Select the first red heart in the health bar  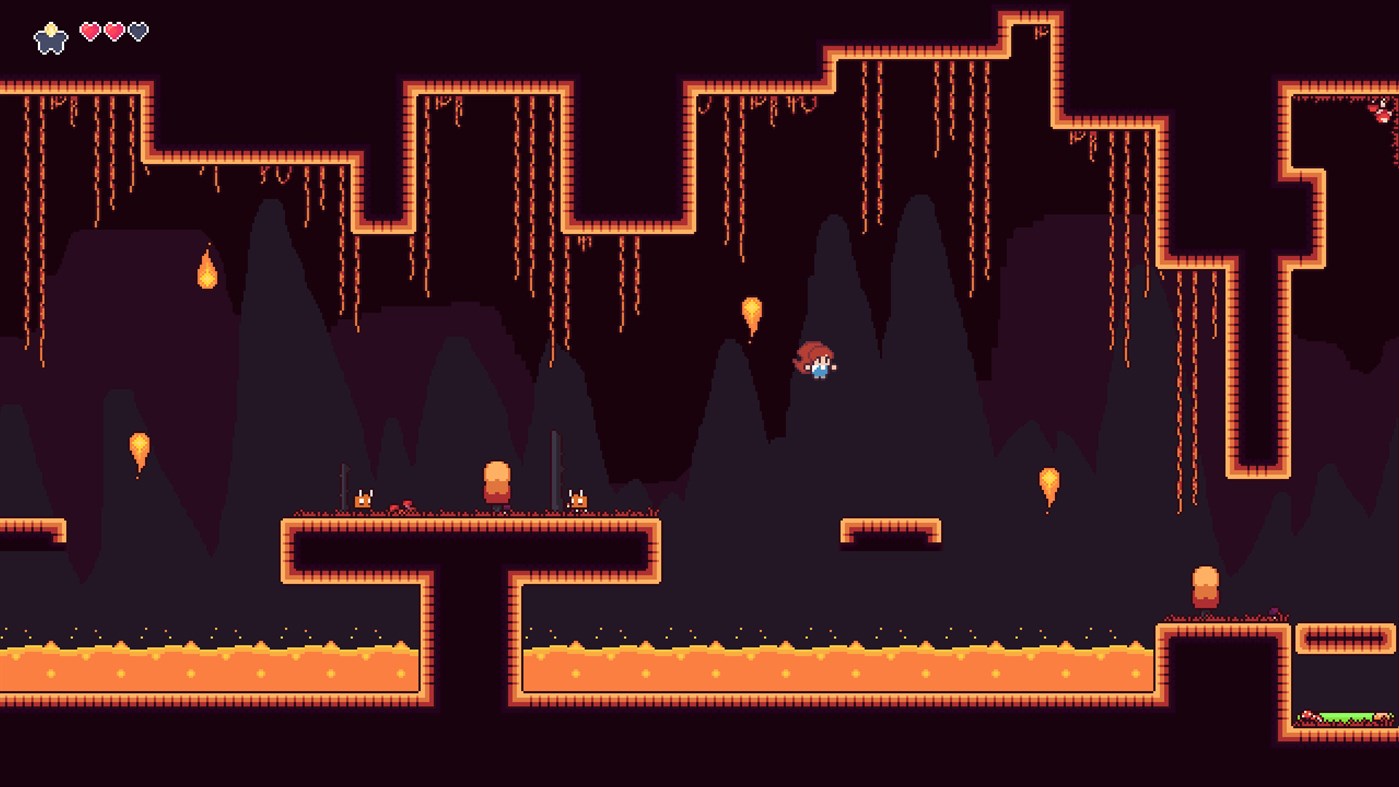click(x=90, y=30)
